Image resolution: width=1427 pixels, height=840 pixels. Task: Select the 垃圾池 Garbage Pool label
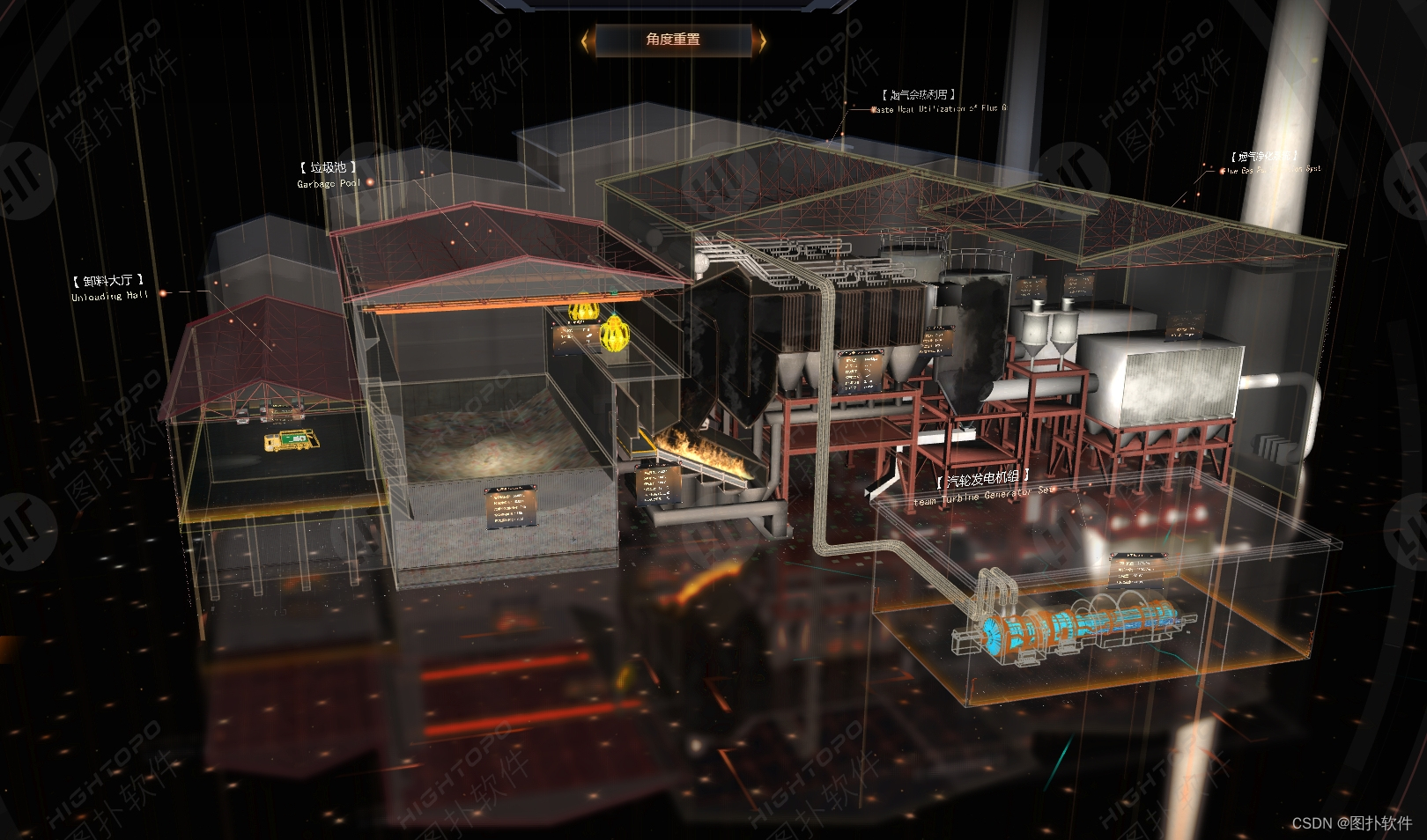pyautogui.click(x=329, y=174)
